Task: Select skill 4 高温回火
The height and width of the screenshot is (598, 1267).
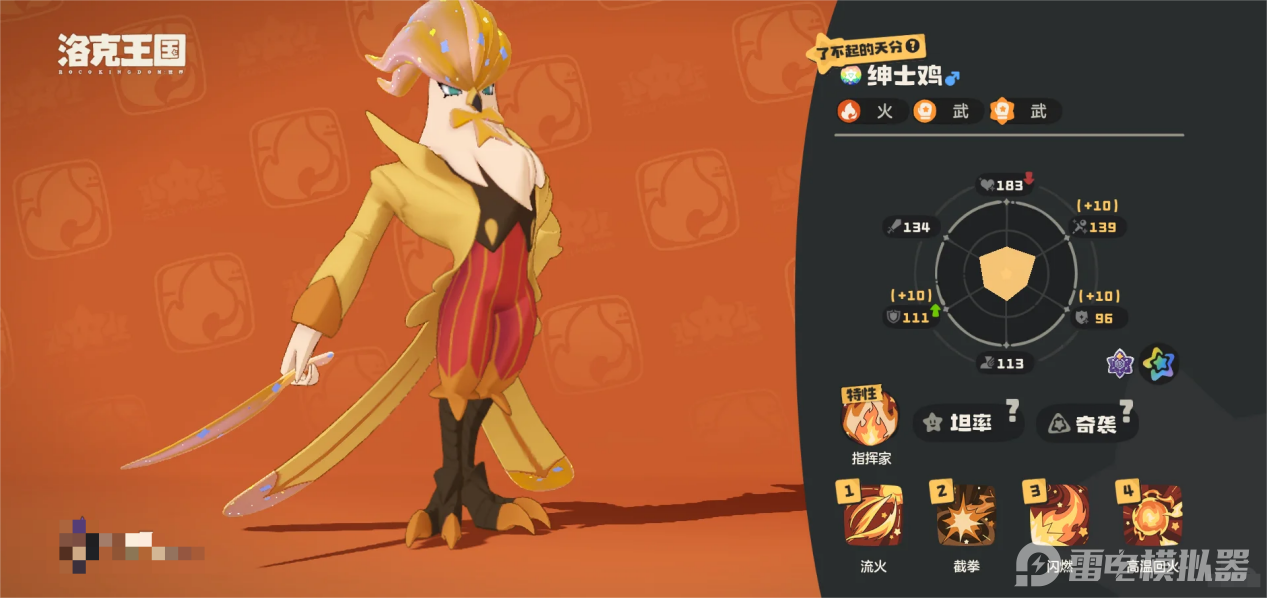Action: click(1152, 517)
